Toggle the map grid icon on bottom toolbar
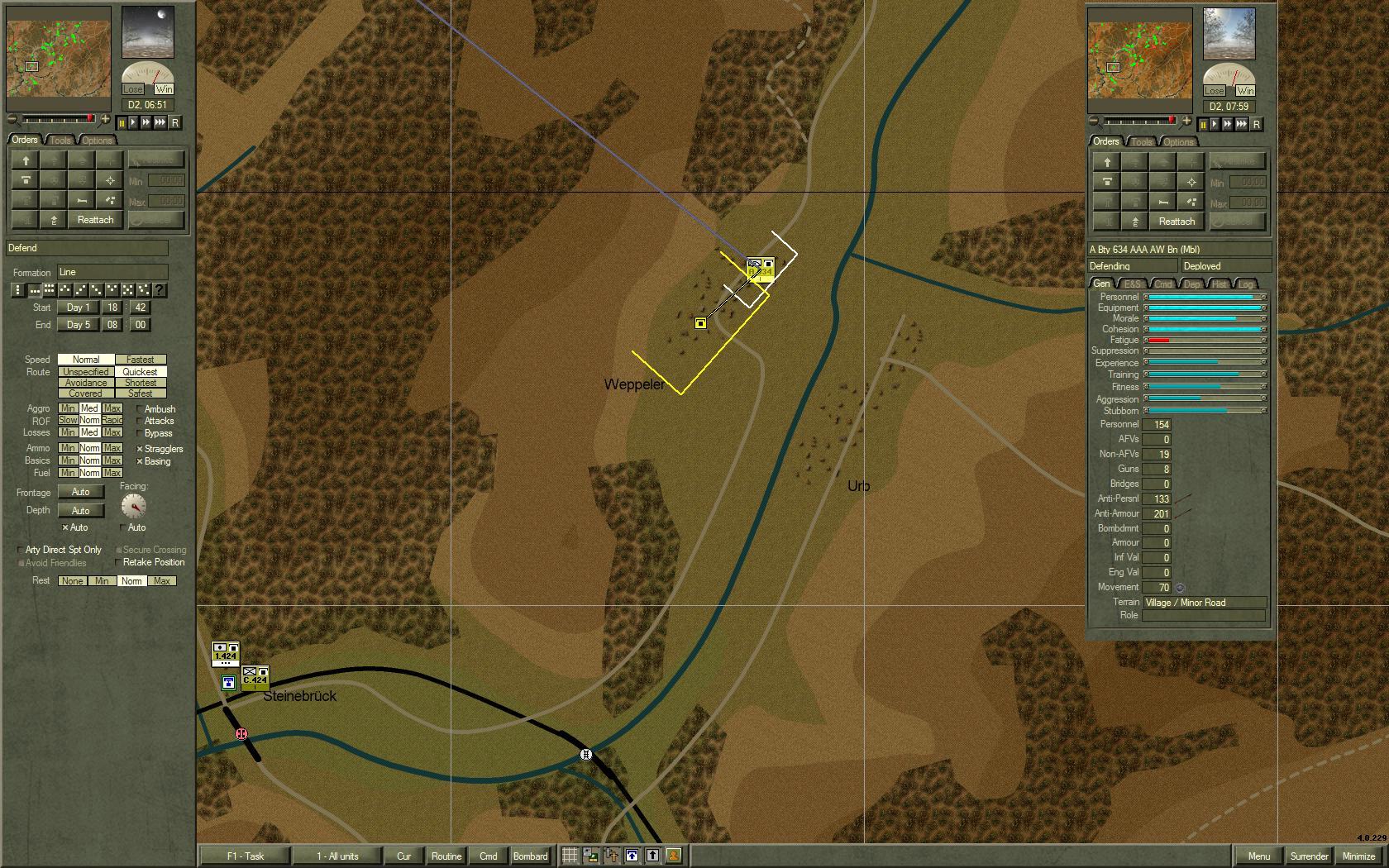 pyautogui.click(x=569, y=856)
